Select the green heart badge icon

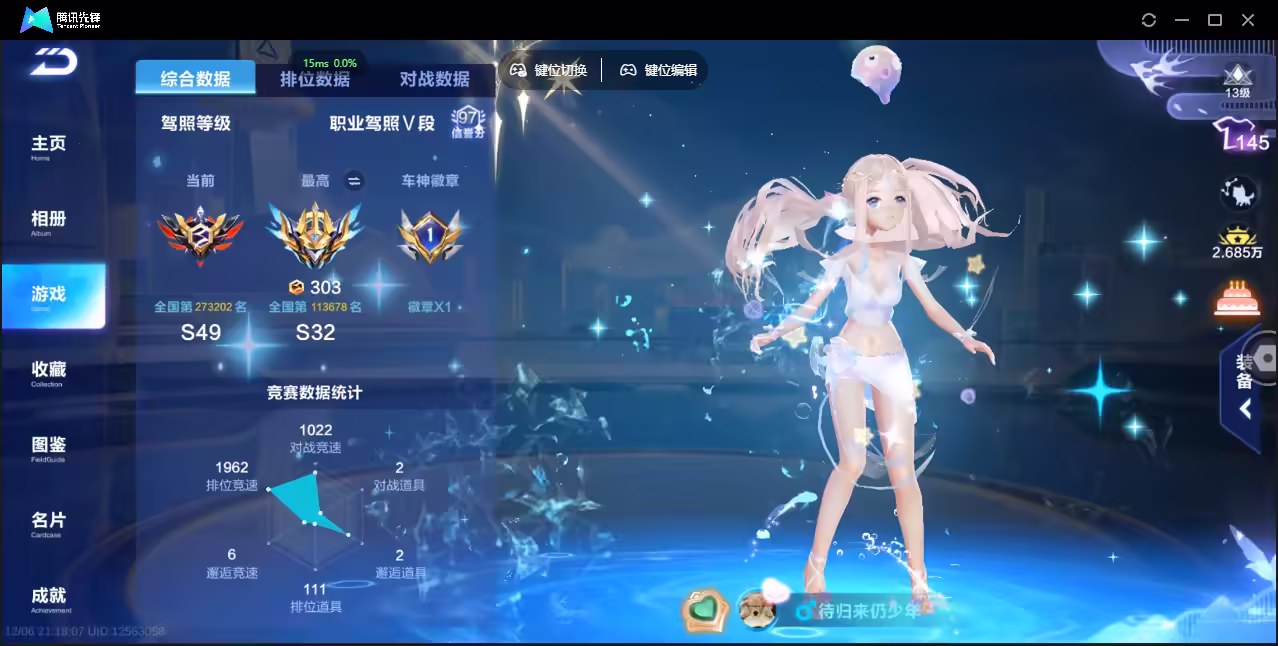(x=704, y=609)
